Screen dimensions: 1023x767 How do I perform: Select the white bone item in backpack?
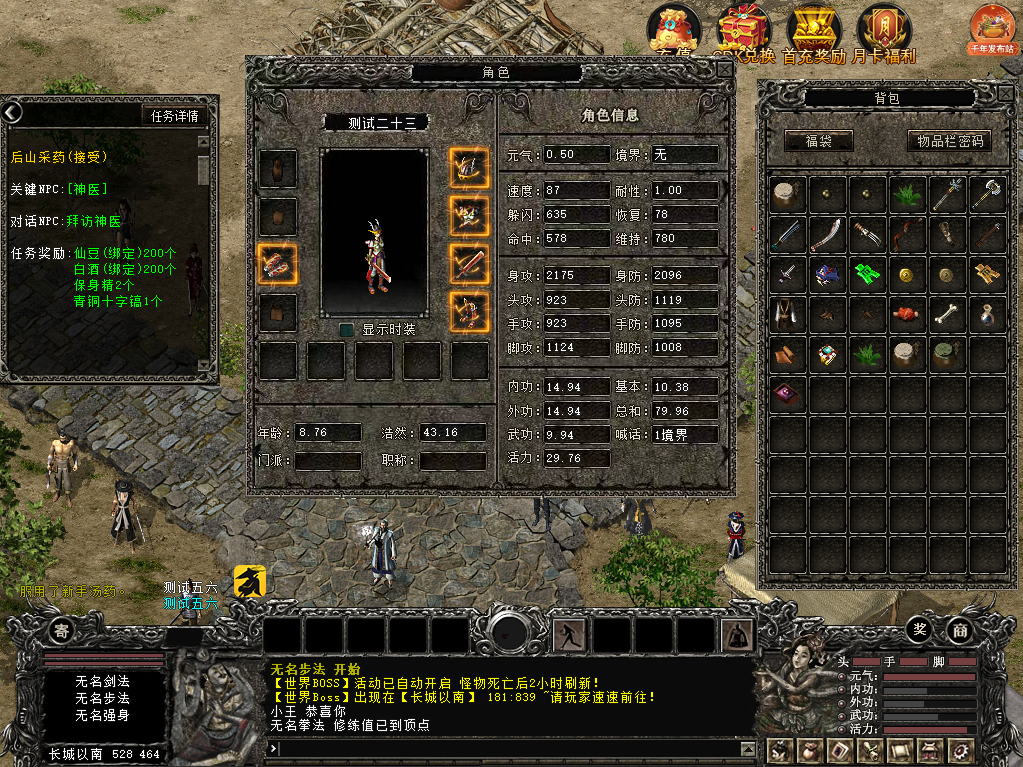[948, 313]
